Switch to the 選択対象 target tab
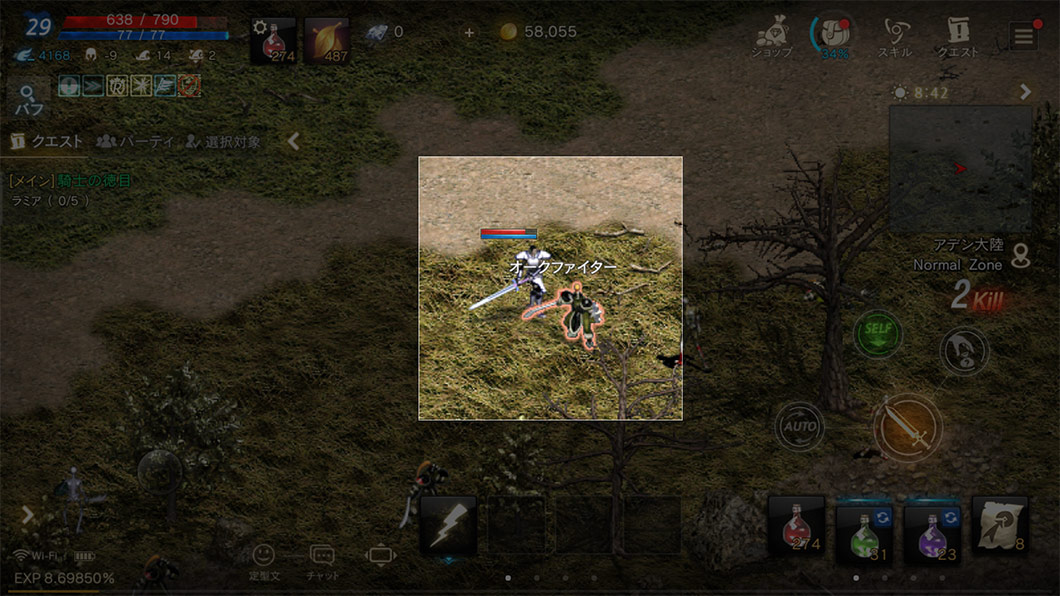 (x=223, y=142)
